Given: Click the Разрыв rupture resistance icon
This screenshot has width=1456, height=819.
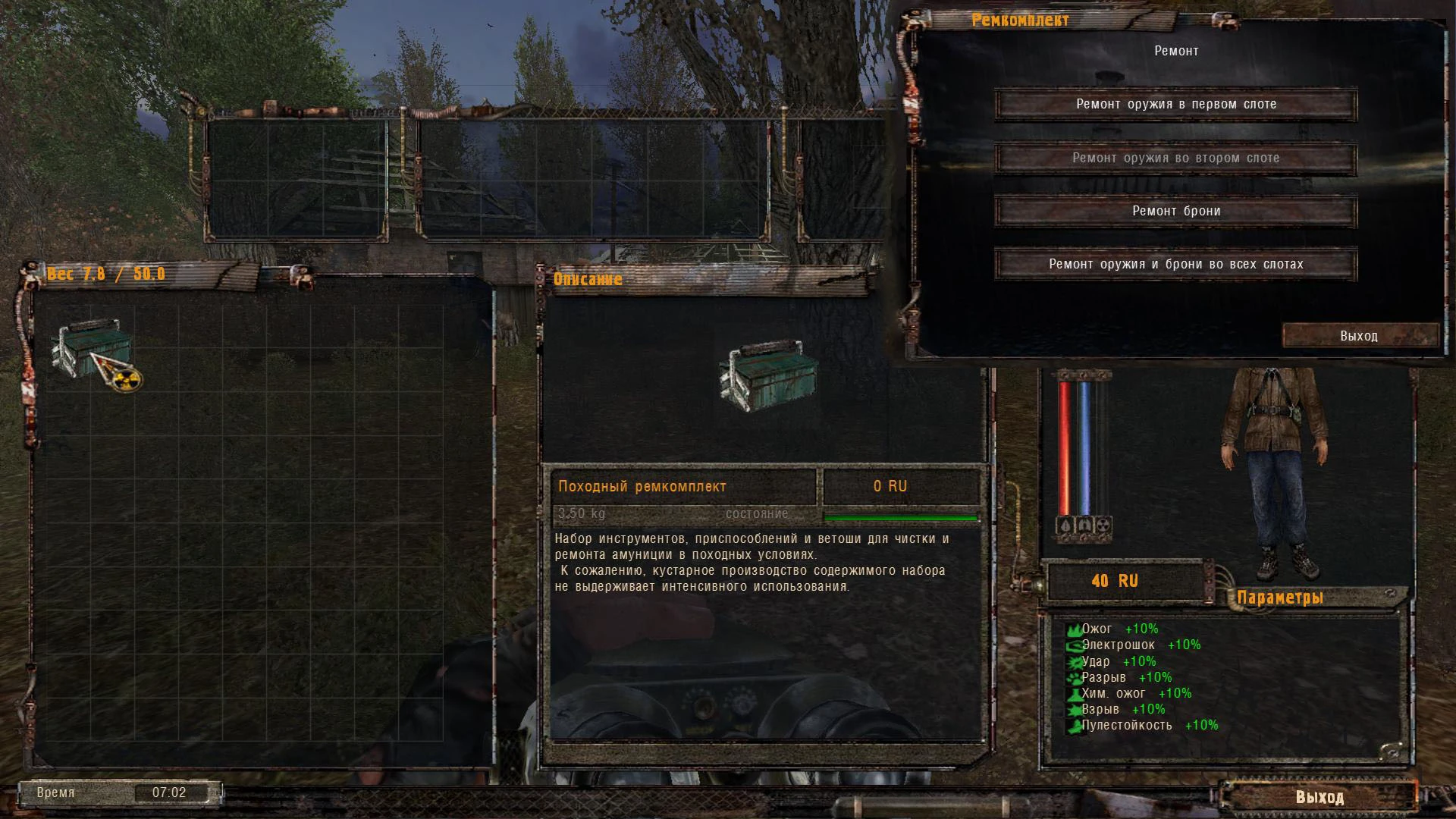Looking at the screenshot, I should tap(1074, 677).
